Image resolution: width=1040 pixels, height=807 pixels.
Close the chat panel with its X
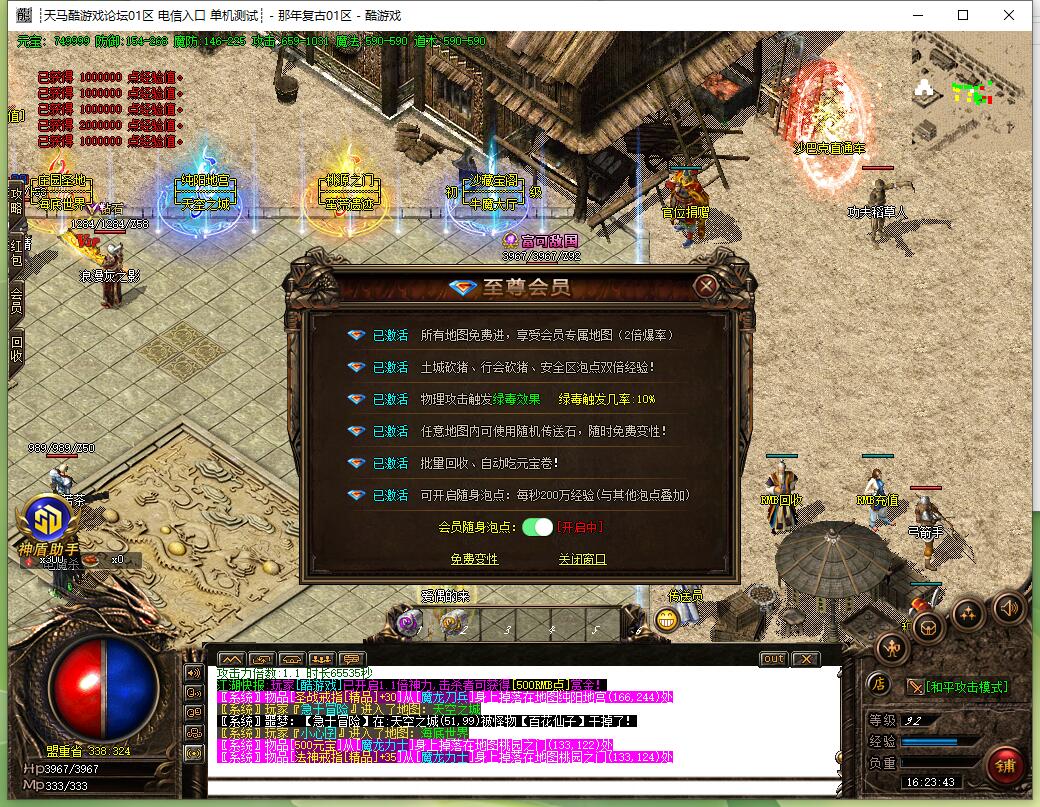click(x=806, y=659)
